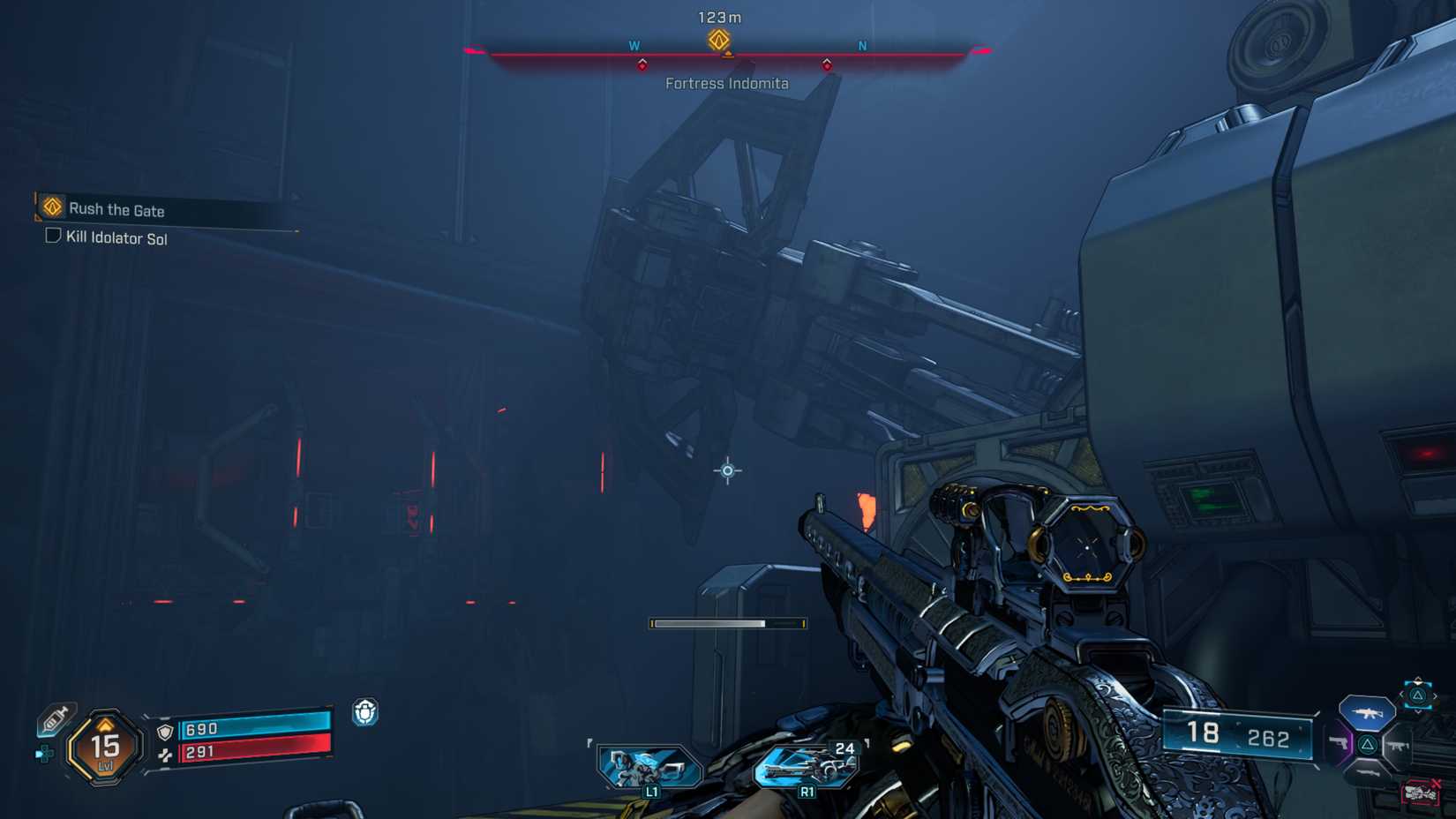The width and height of the screenshot is (1456, 819).
Task: Switch to the submachine gun weapon slot
Action: click(x=1397, y=746)
